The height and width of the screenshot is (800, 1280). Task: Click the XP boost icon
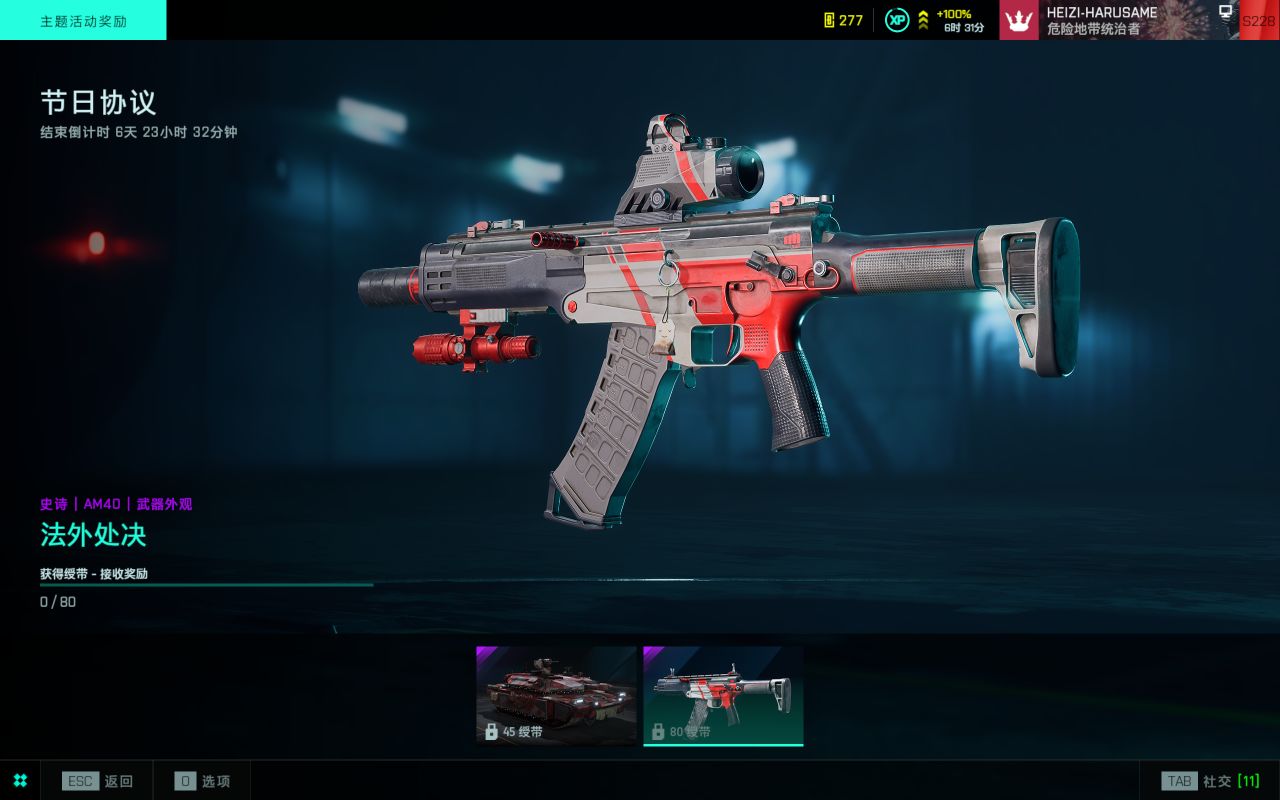click(x=897, y=20)
